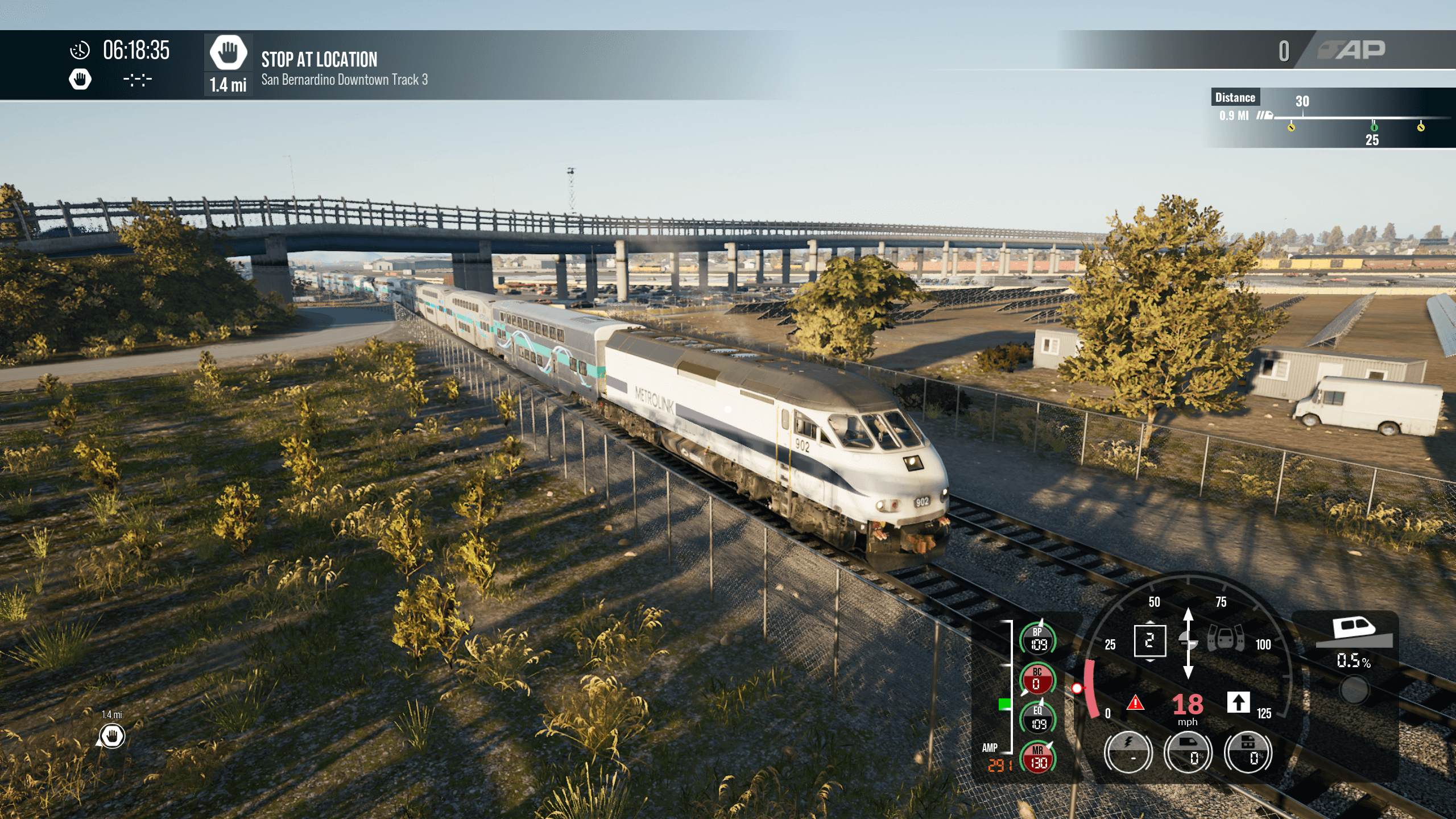Click the Stop at Location hand icon
Image resolution: width=1456 pixels, height=819 pixels.
point(228,53)
